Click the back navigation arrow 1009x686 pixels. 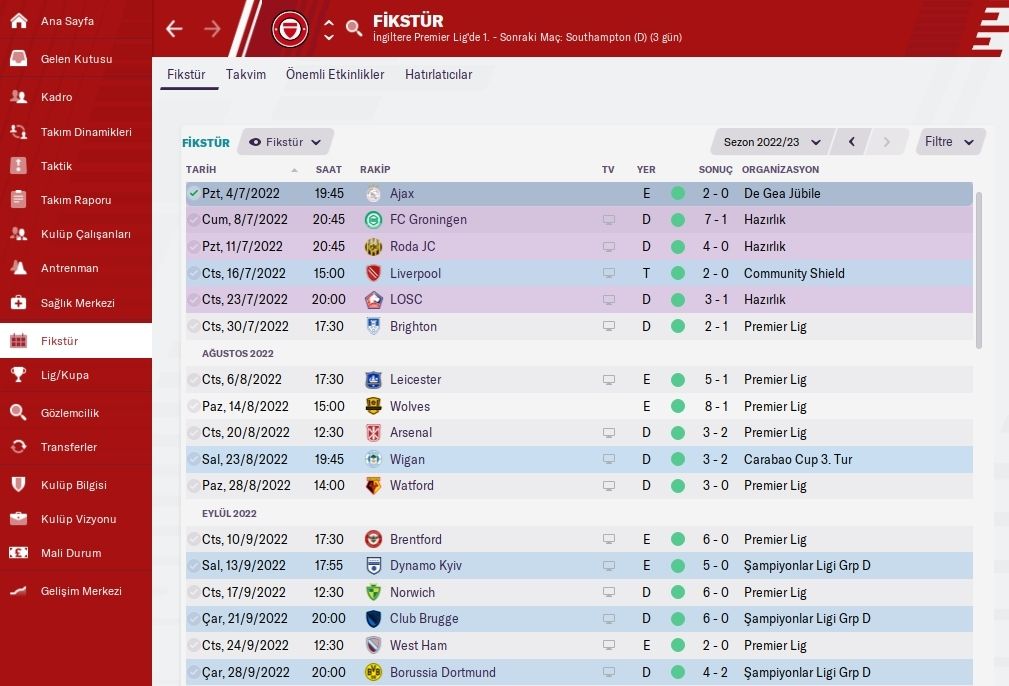click(174, 29)
